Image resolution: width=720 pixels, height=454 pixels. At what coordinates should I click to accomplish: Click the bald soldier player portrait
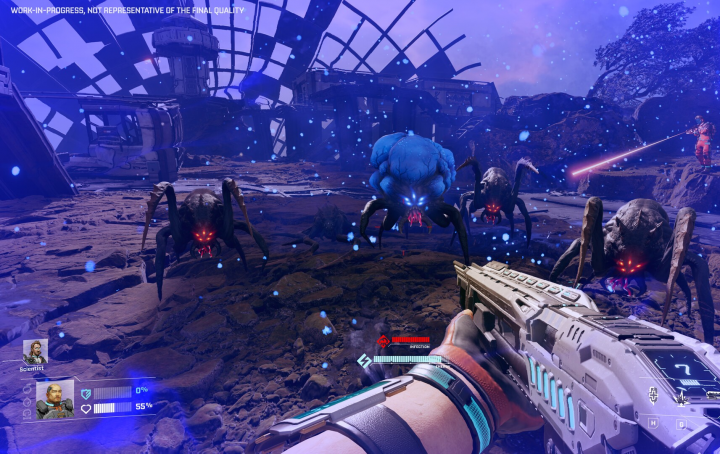click(54, 399)
